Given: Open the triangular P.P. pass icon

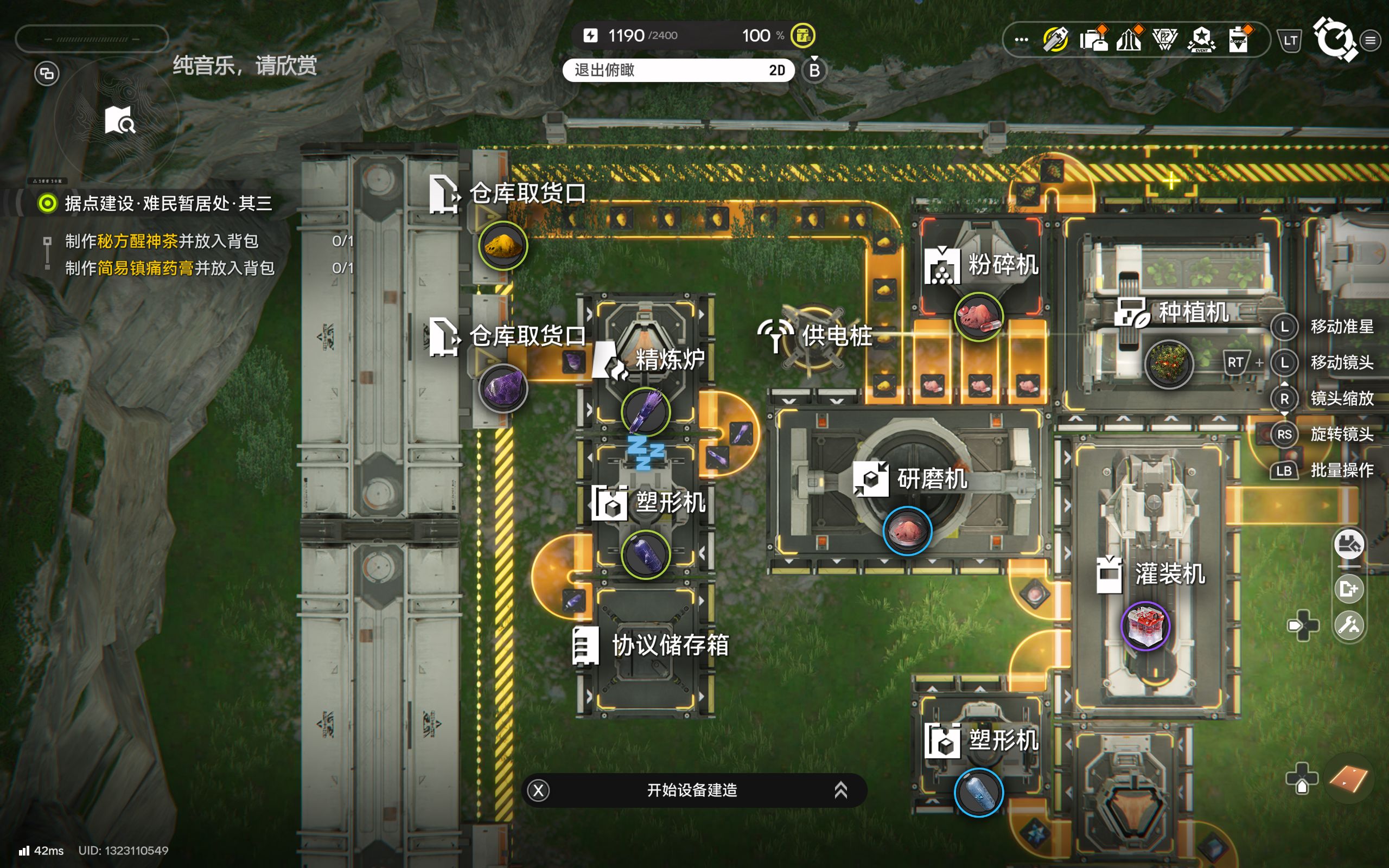Looking at the screenshot, I should click(x=1164, y=40).
